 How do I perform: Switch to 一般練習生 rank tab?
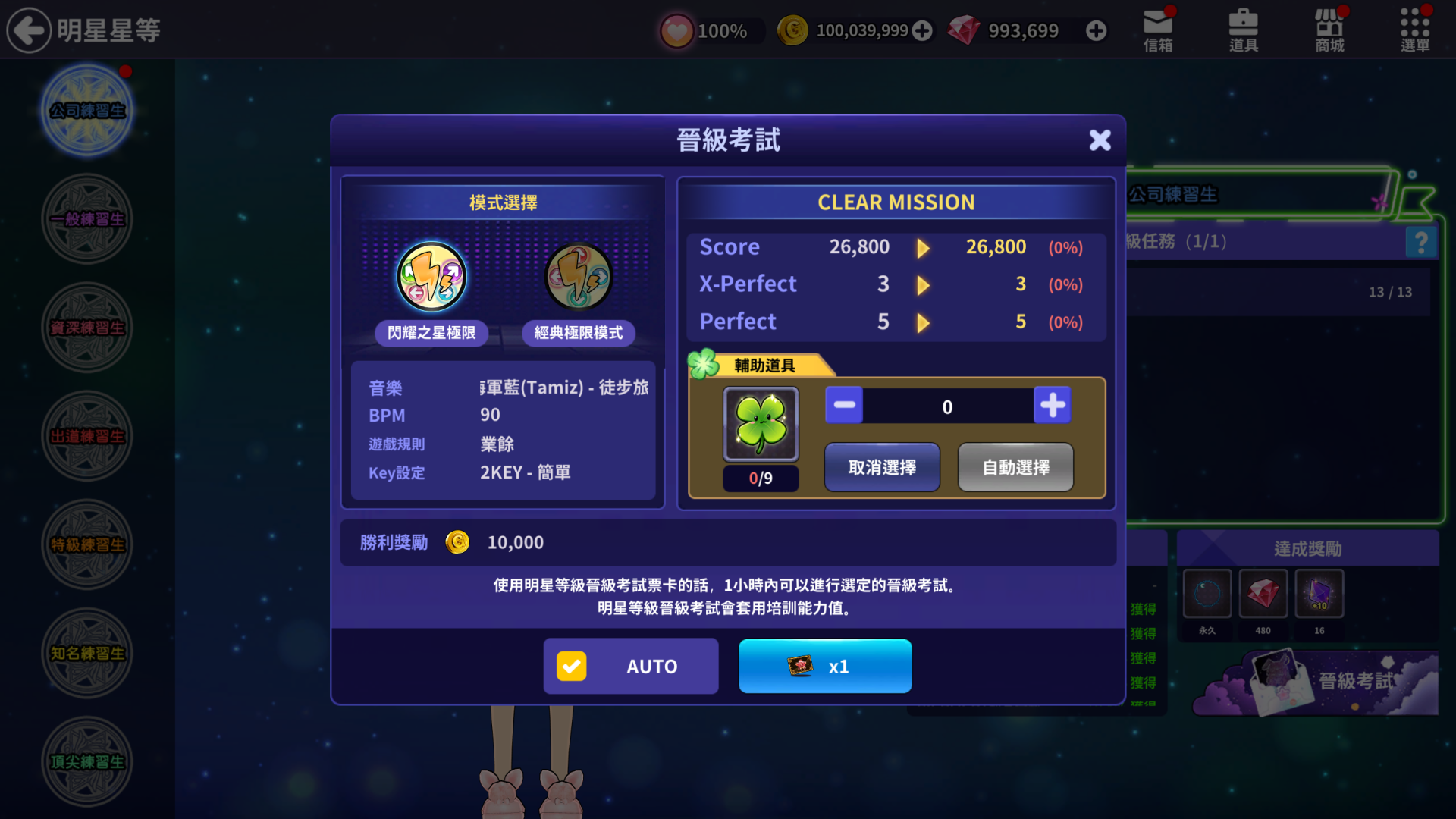point(87,219)
